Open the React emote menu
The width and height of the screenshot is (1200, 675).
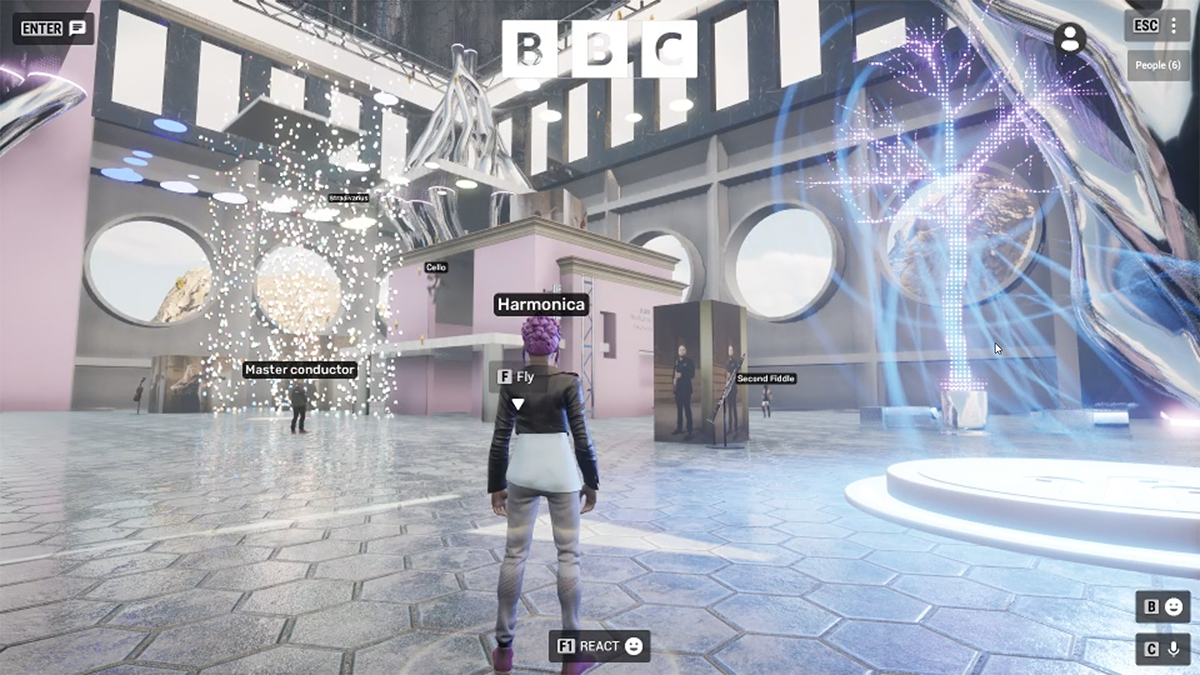coord(600,646)
